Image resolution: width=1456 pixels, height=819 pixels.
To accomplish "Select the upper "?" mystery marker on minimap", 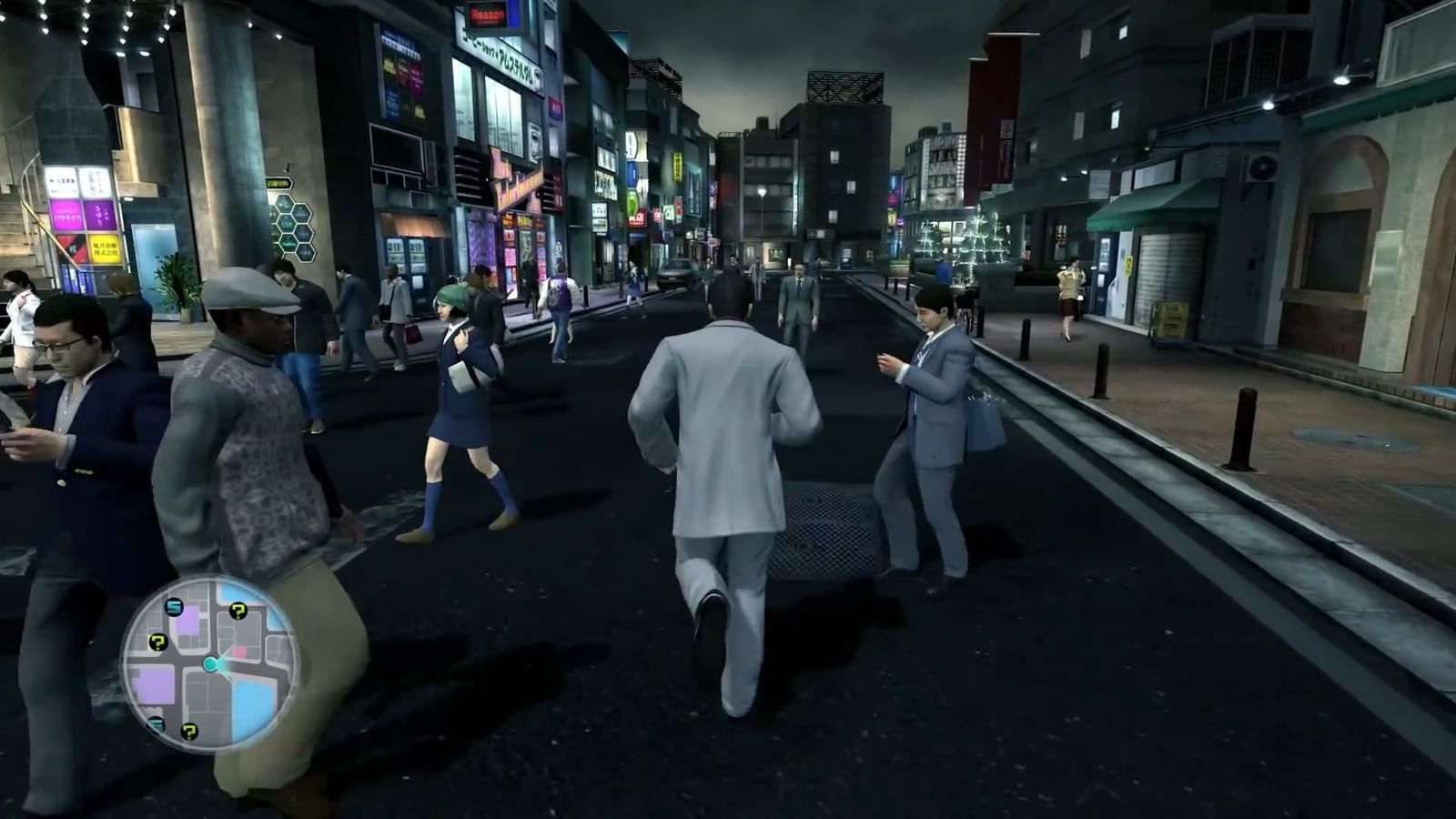I will coord(238,611).
